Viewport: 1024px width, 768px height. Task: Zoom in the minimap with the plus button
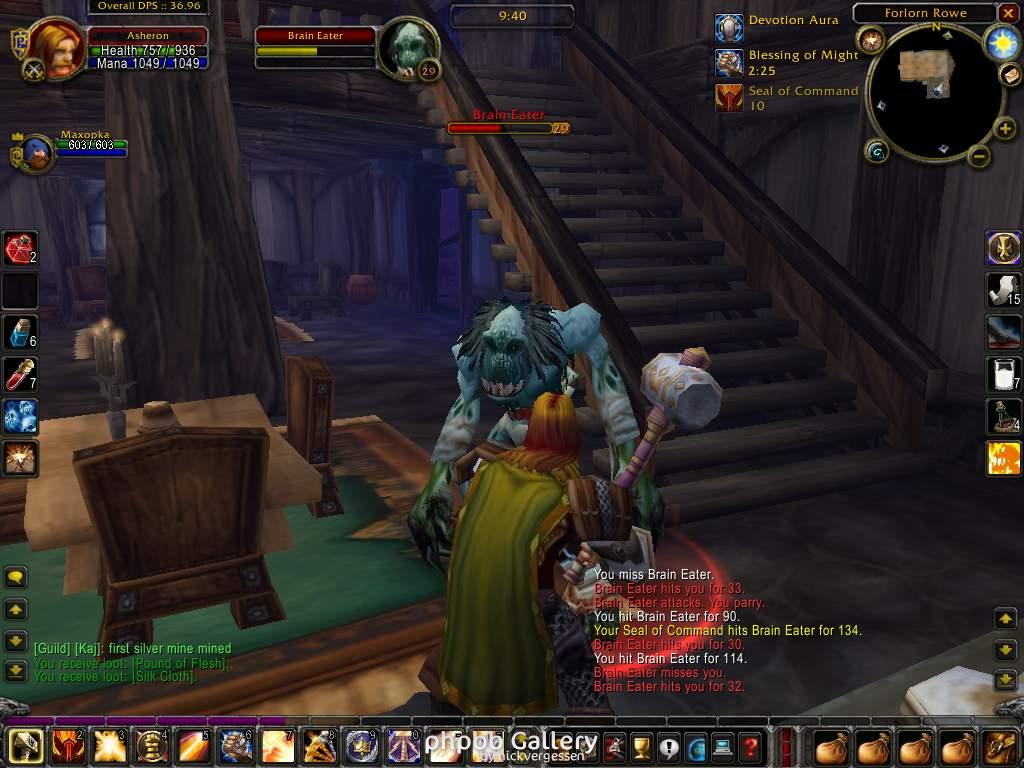[1004, 128]
